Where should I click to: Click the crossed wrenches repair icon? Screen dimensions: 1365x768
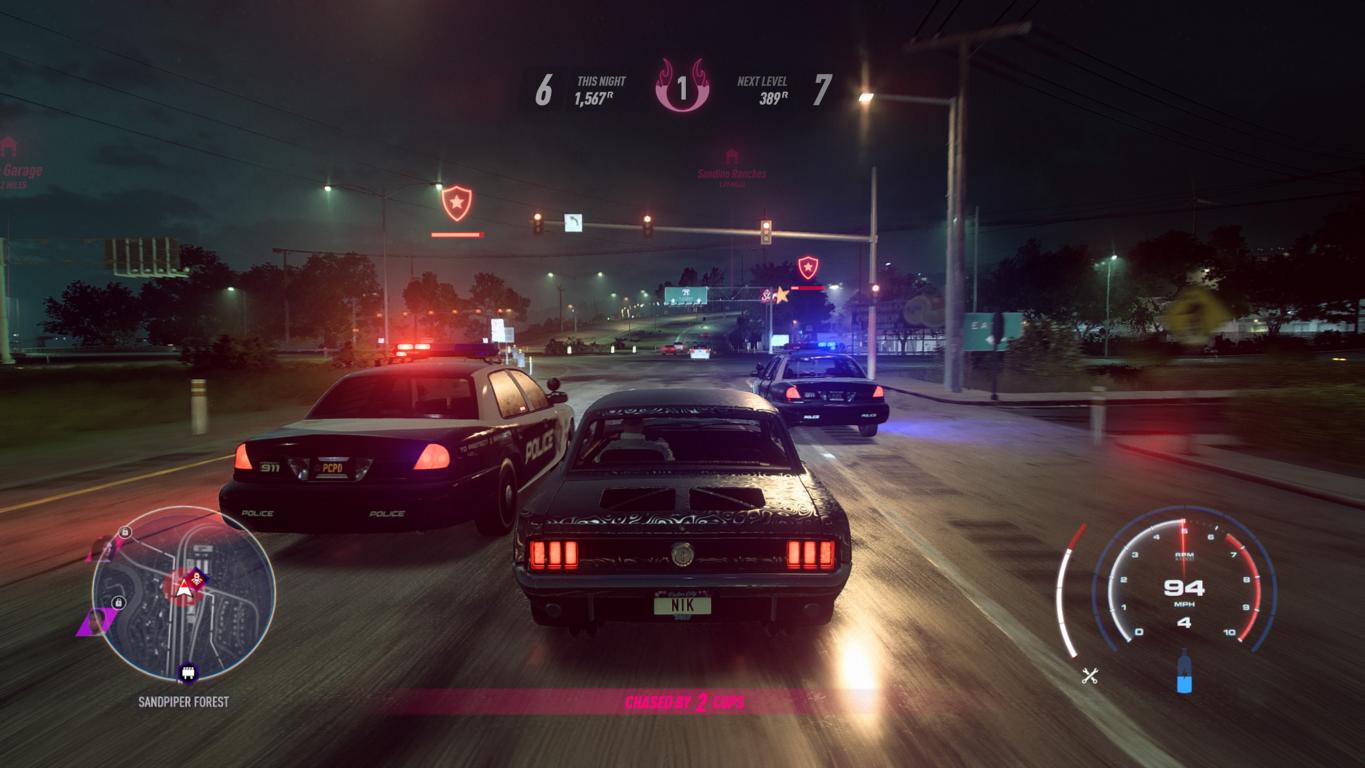[x=1090, y=676]
